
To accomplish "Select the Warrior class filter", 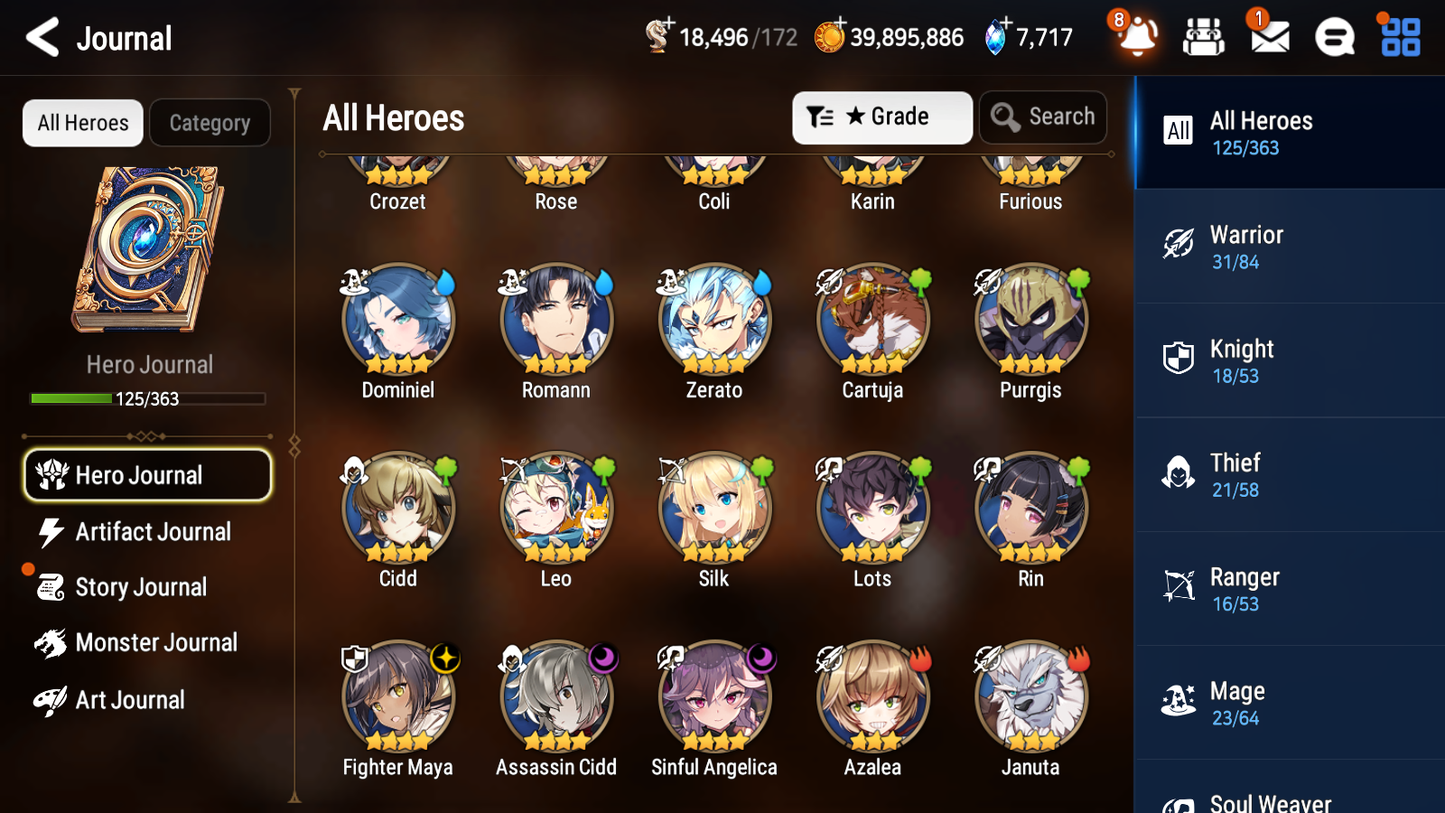I will click(x=1289, y=246).
